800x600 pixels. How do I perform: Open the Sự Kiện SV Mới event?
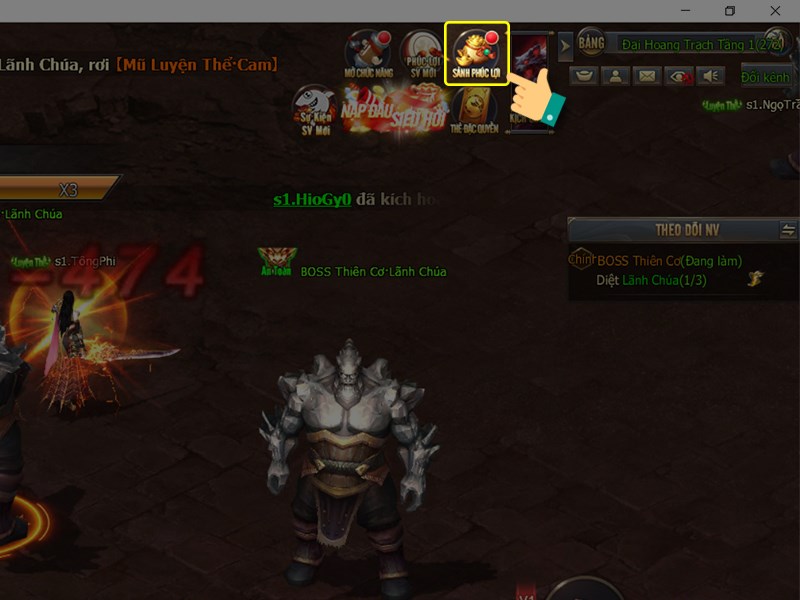314,110
